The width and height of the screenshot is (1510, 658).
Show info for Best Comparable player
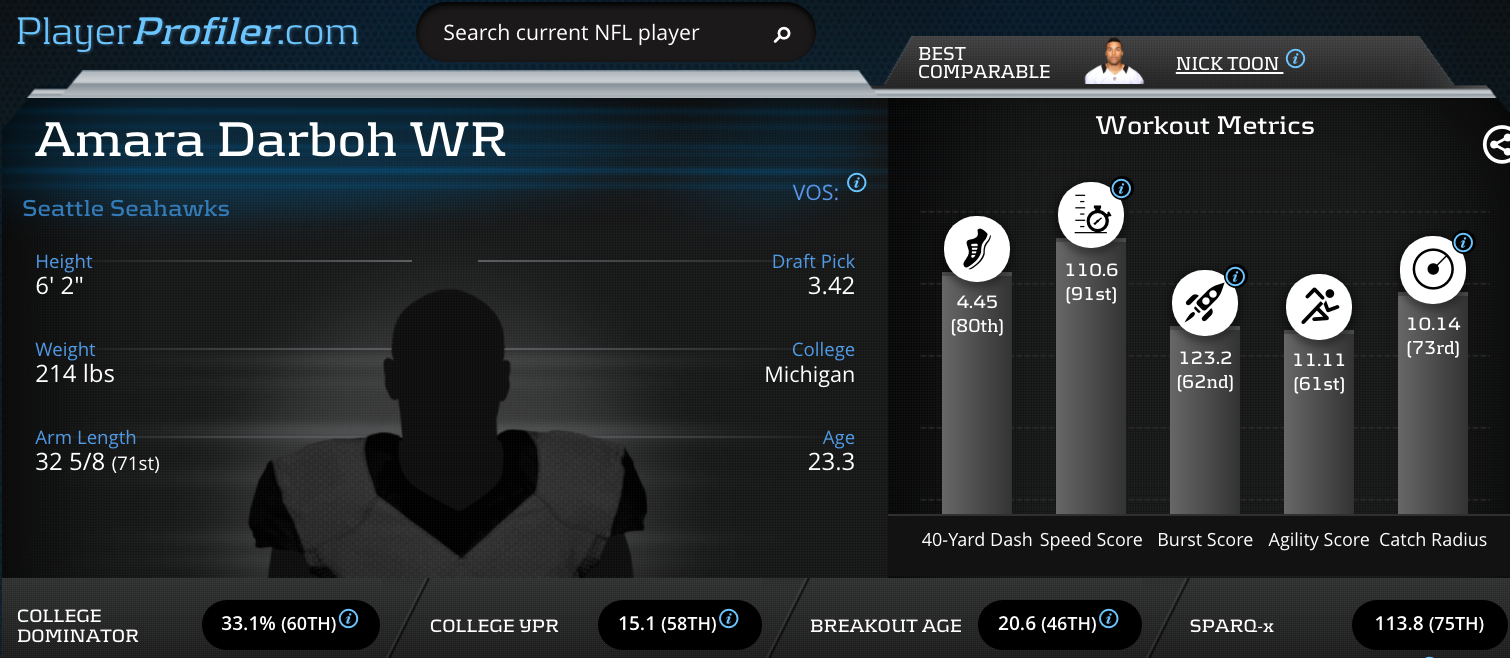(1295, 59)
